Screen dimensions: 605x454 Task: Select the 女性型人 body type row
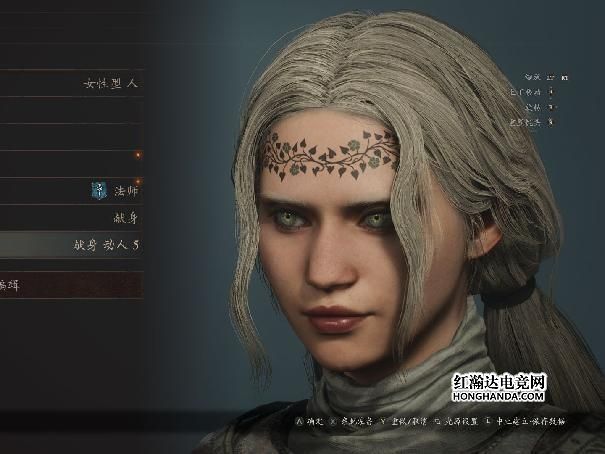click(x=110, y=83)
